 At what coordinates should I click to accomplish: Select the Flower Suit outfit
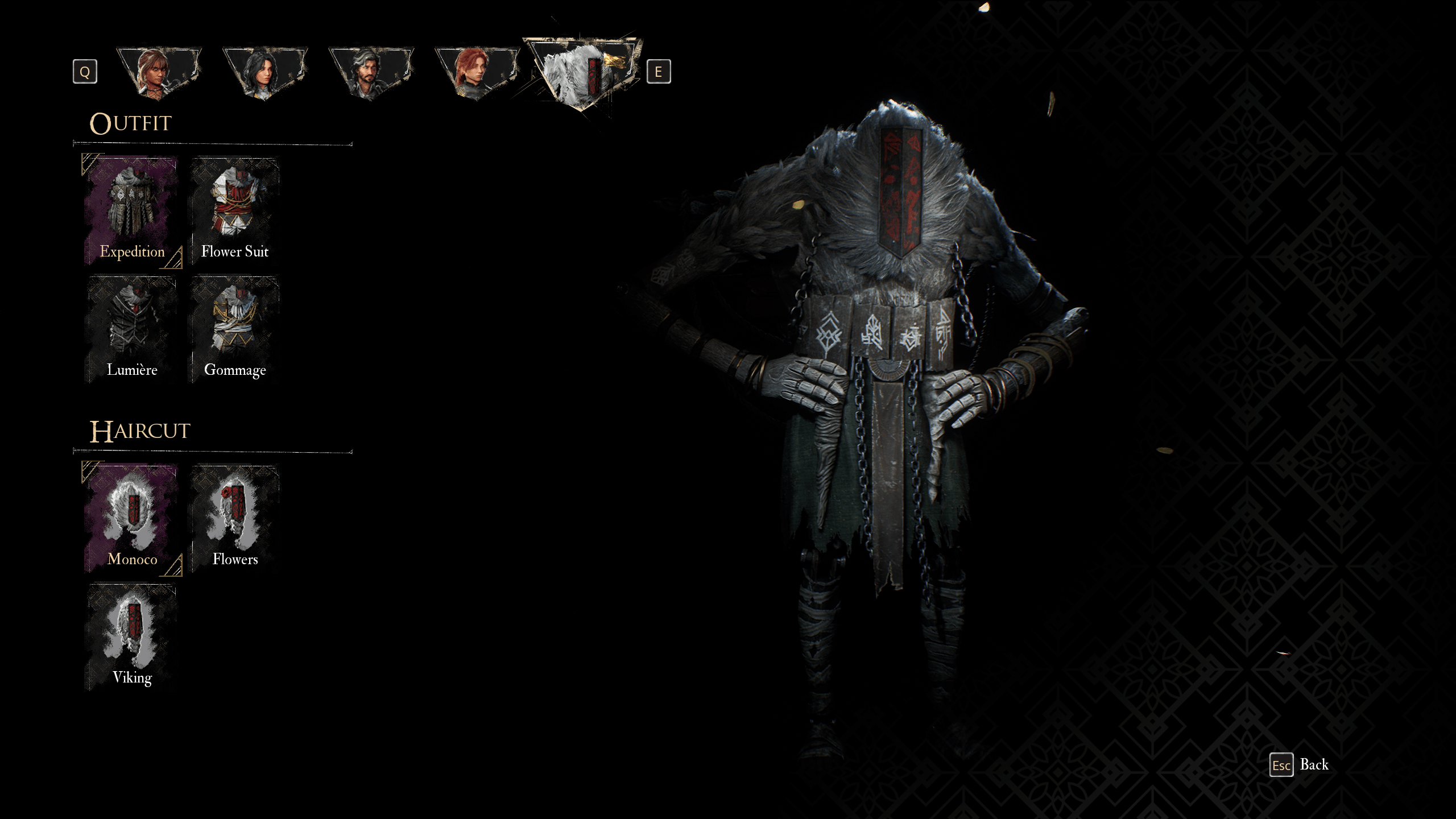click(235, 210)
